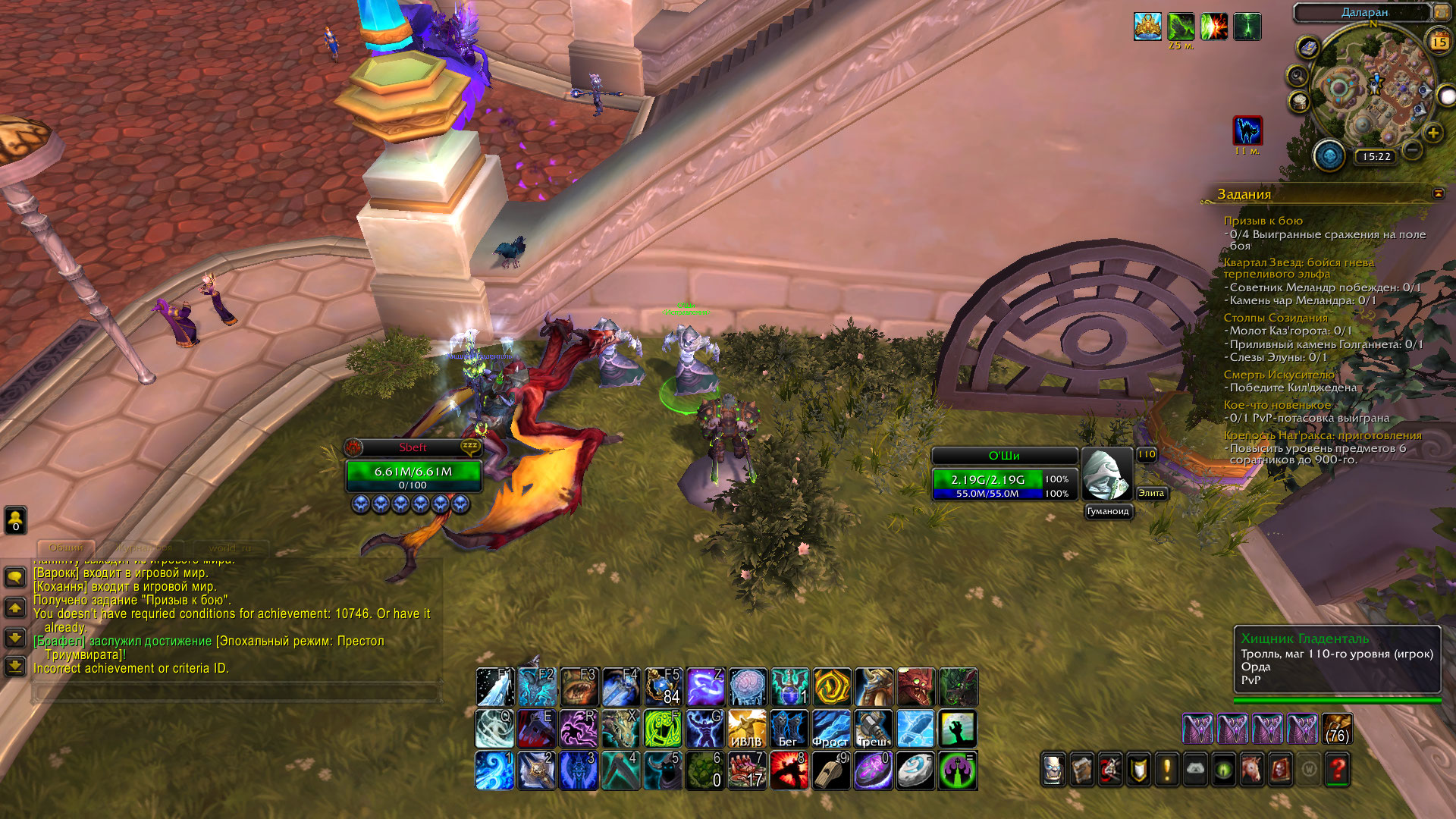
Task: Switch to the Общий chat tab
Action: pyautogui.click(x=66, y=548)
